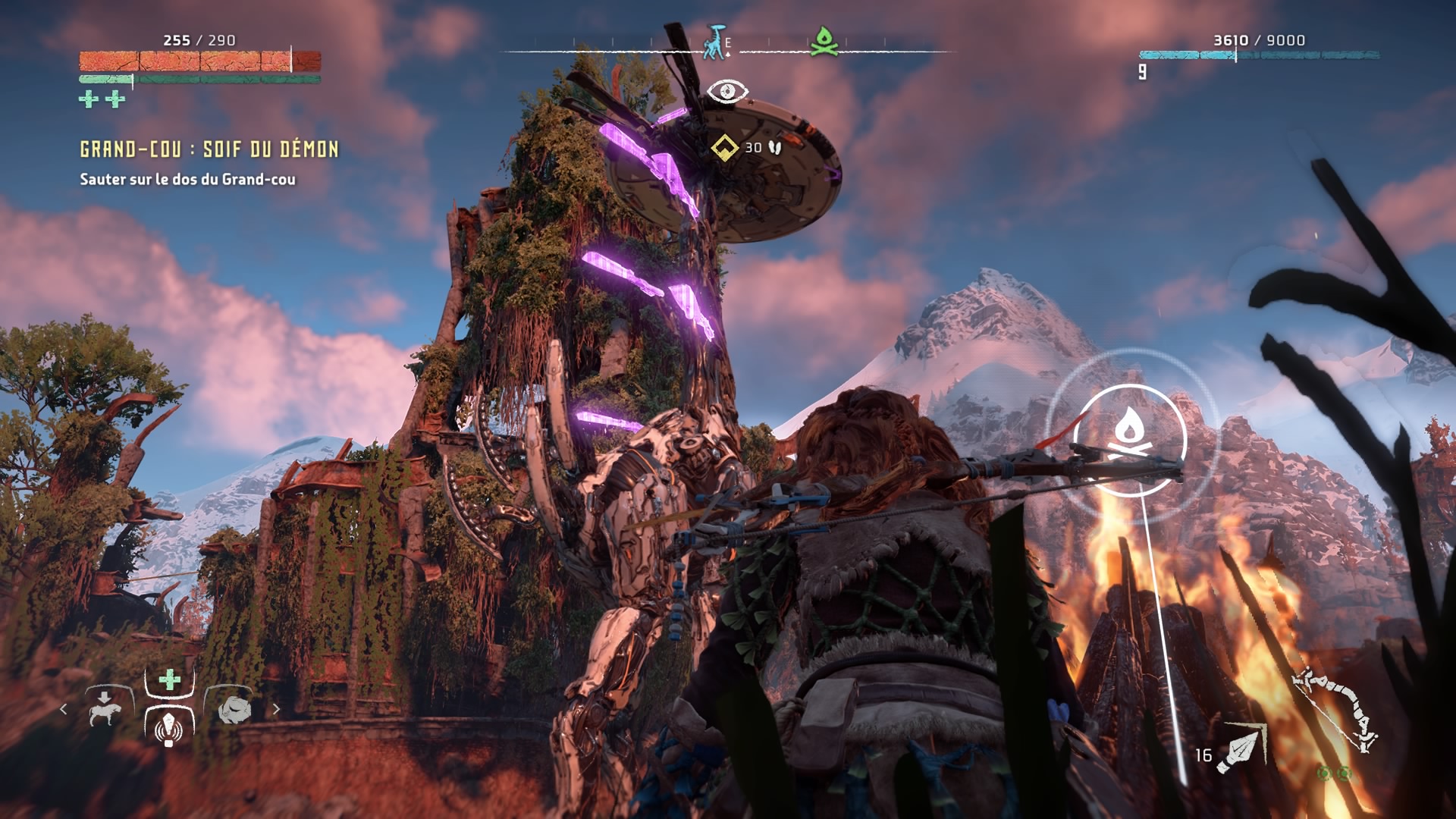This screenshot has height=819, width=1456.
Task: Click the Tallneck icon on the compass
Action: [x=714, y=42]
